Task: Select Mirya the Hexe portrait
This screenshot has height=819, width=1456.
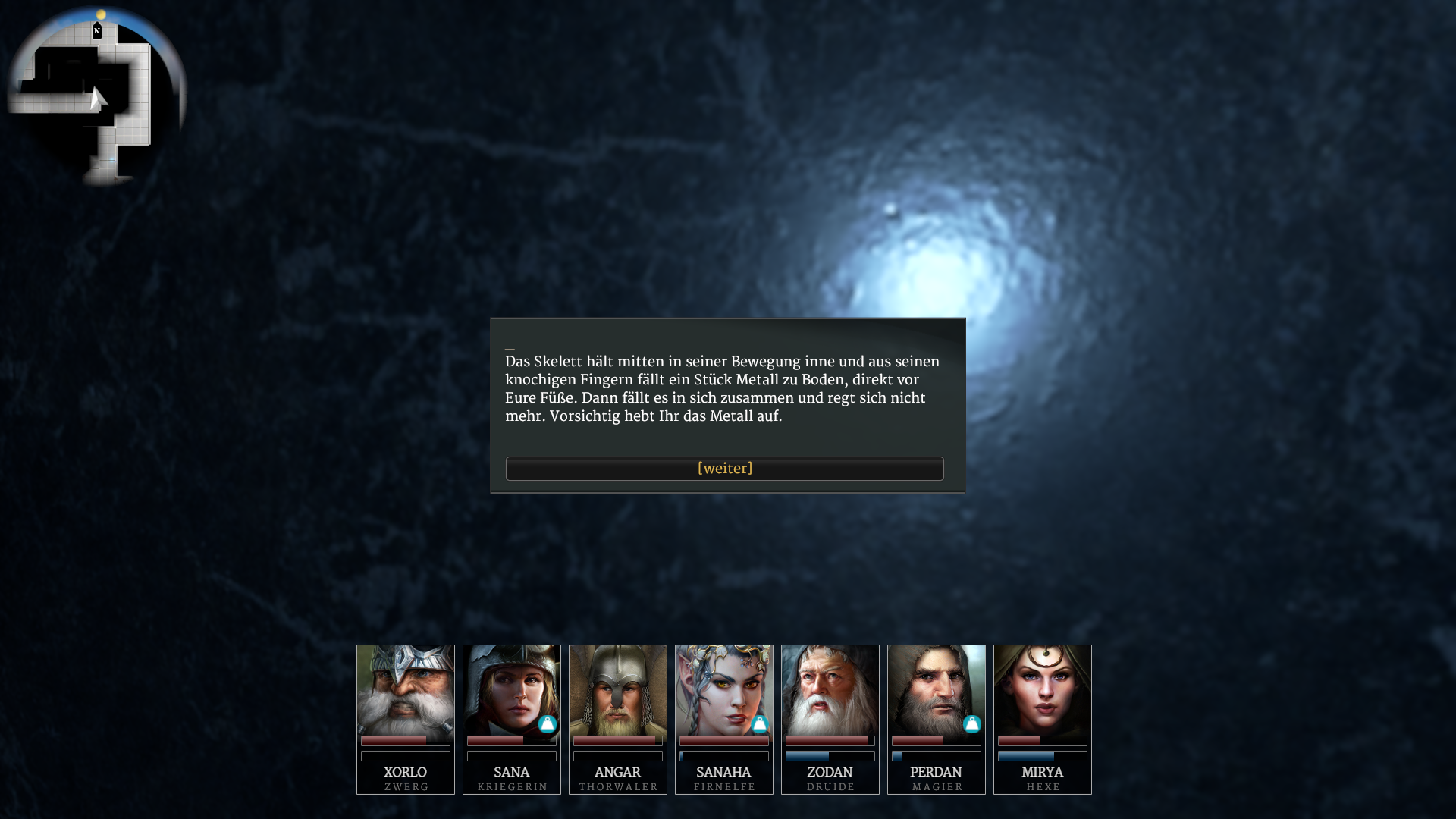Action: [x=1043, y=690]
